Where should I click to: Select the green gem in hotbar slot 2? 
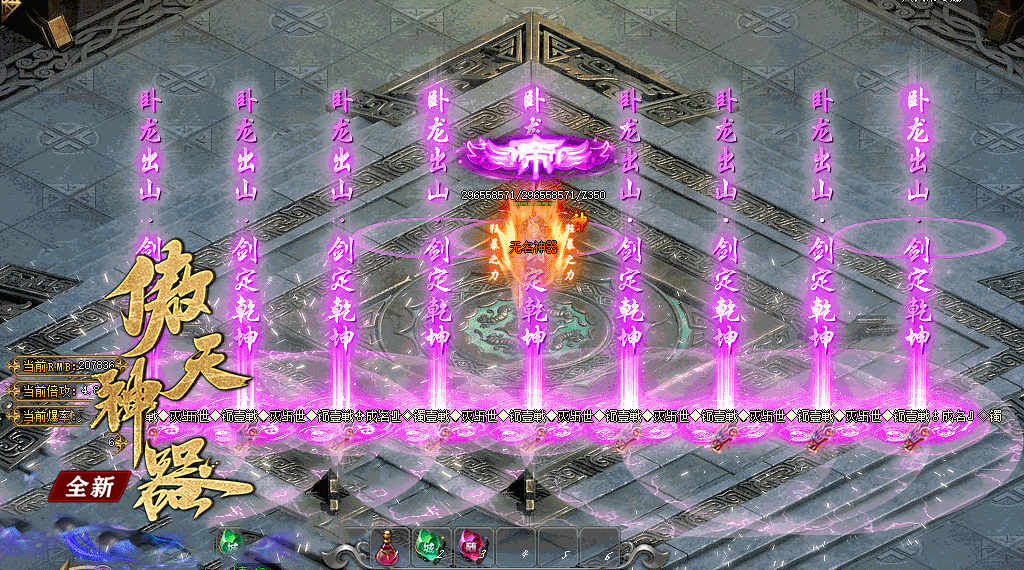(430, 546)
